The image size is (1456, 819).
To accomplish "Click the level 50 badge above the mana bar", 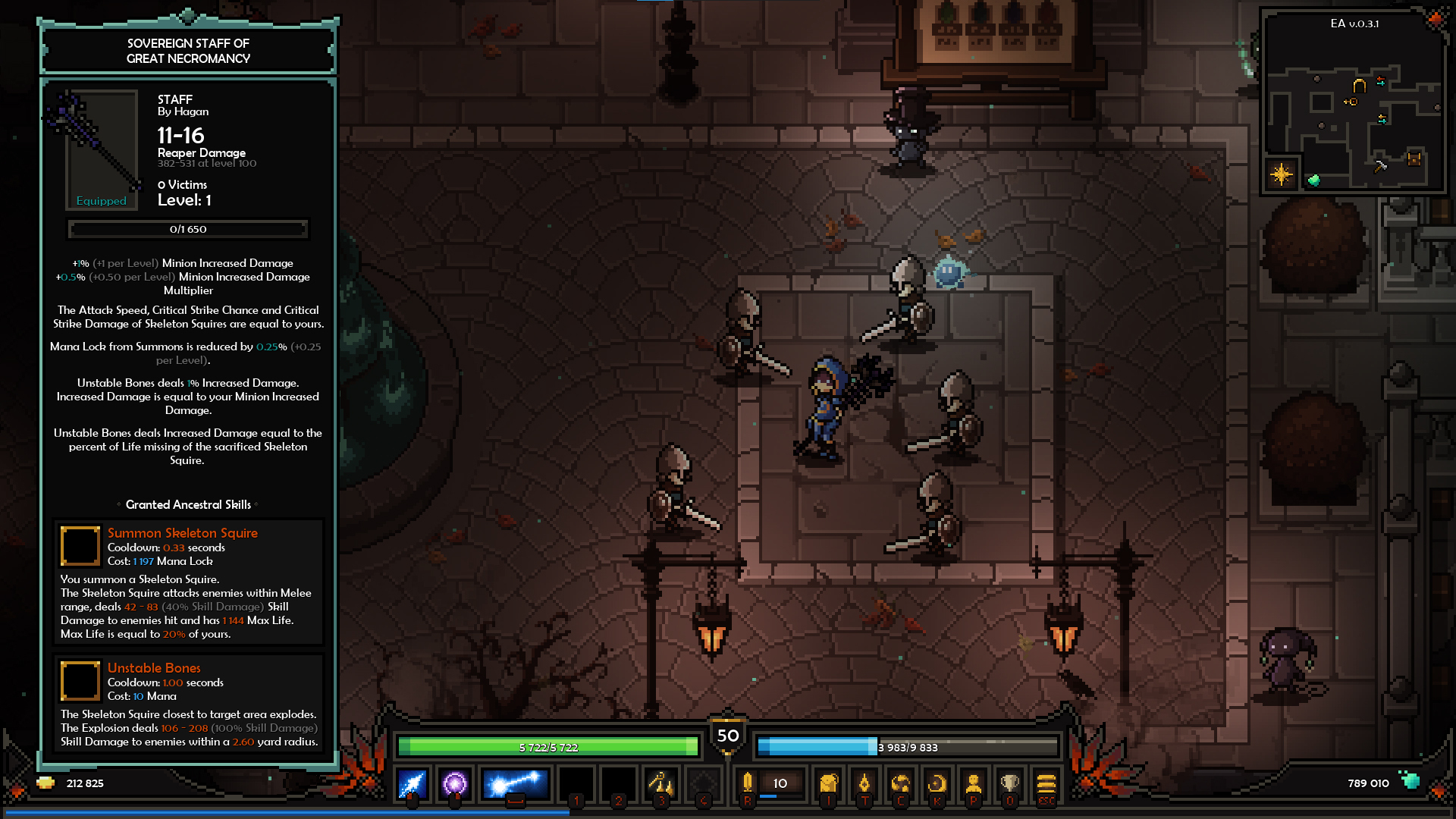I will (727, 734).
